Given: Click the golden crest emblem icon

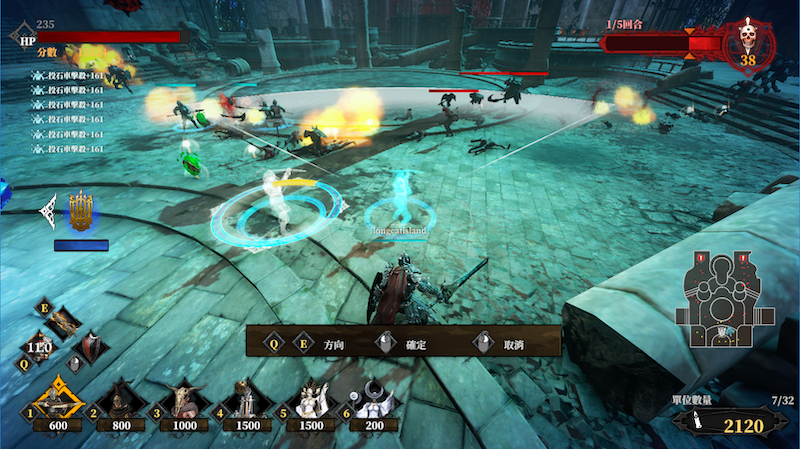Looking at the screenshot, I should coord(83,211).
